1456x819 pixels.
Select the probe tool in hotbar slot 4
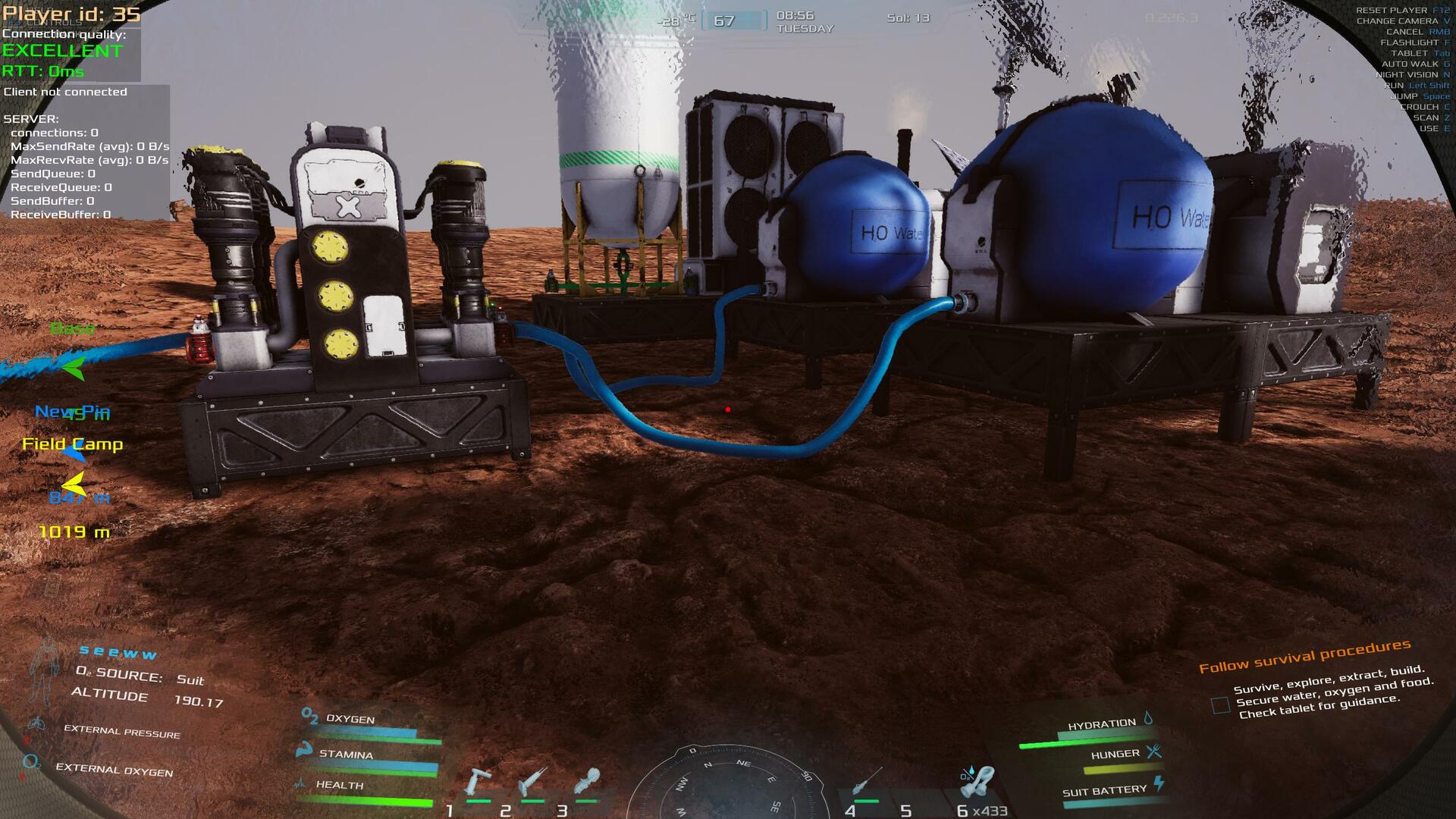[x=866, y=781]
